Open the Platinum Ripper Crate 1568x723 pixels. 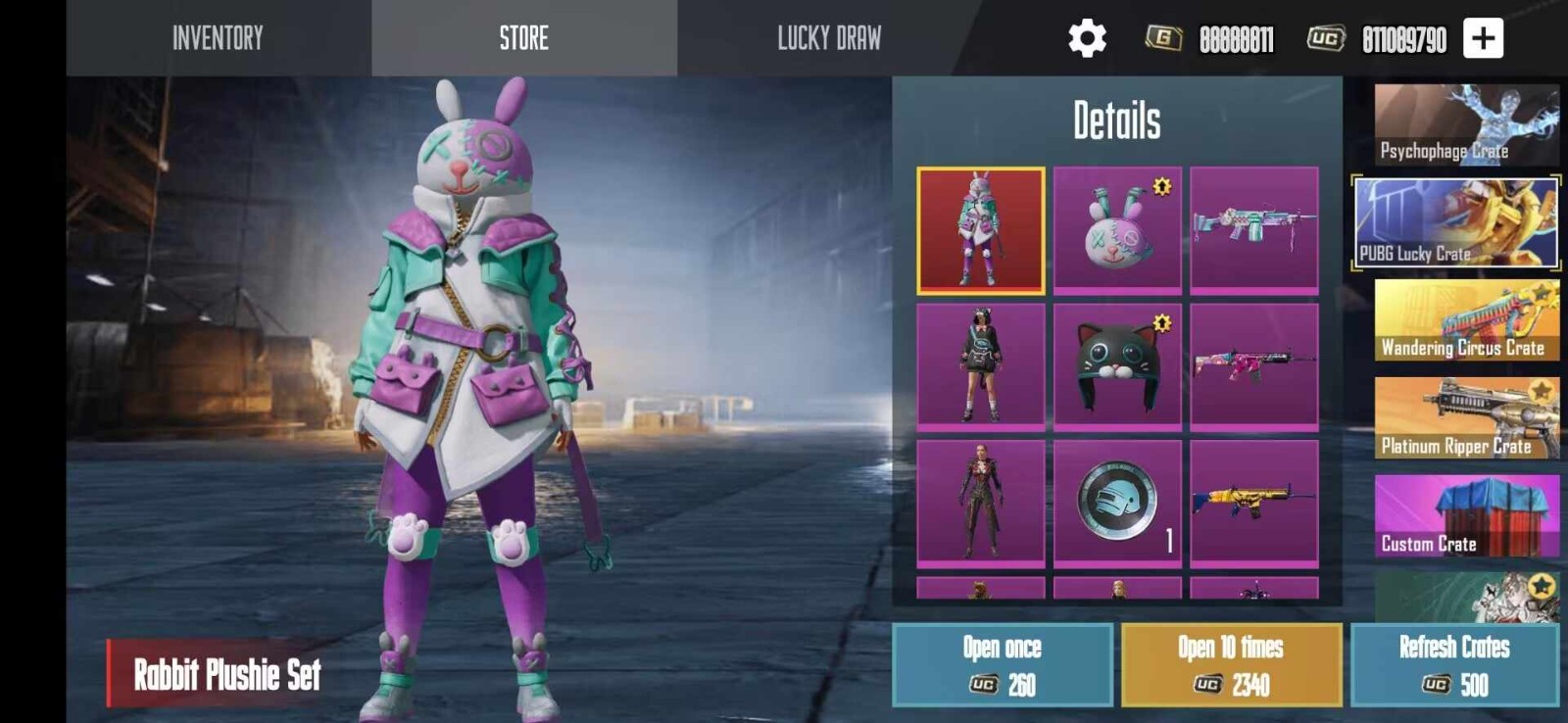[1466, 418]
